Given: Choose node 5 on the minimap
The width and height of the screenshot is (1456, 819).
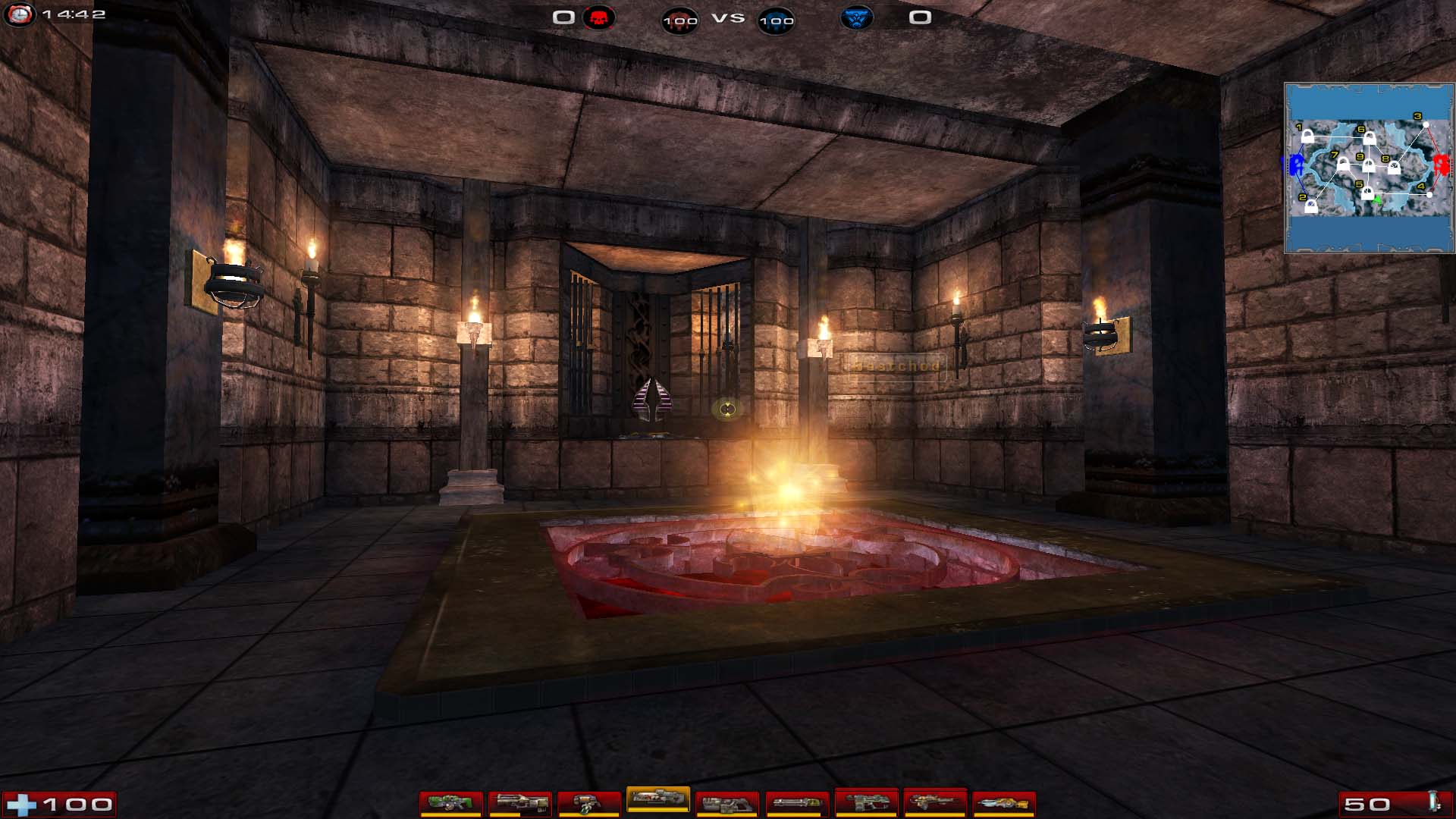Looking at the screenshot, I should (x=1367, y=193).
